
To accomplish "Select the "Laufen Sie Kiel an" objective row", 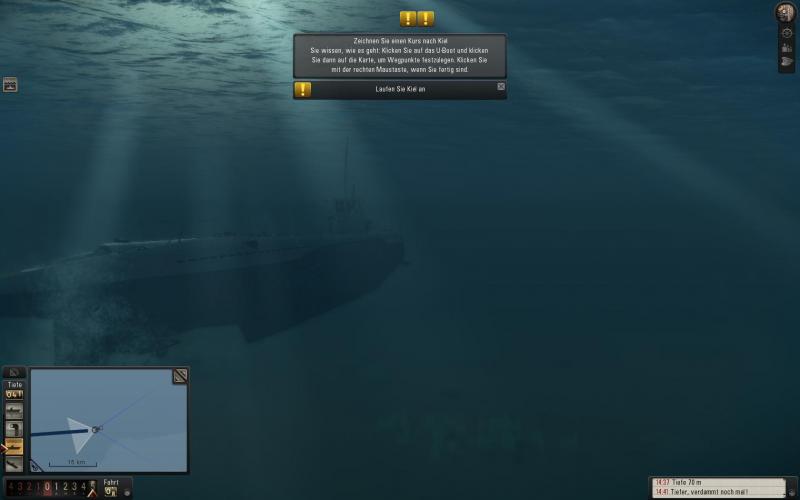I will (x=400, y=90).
